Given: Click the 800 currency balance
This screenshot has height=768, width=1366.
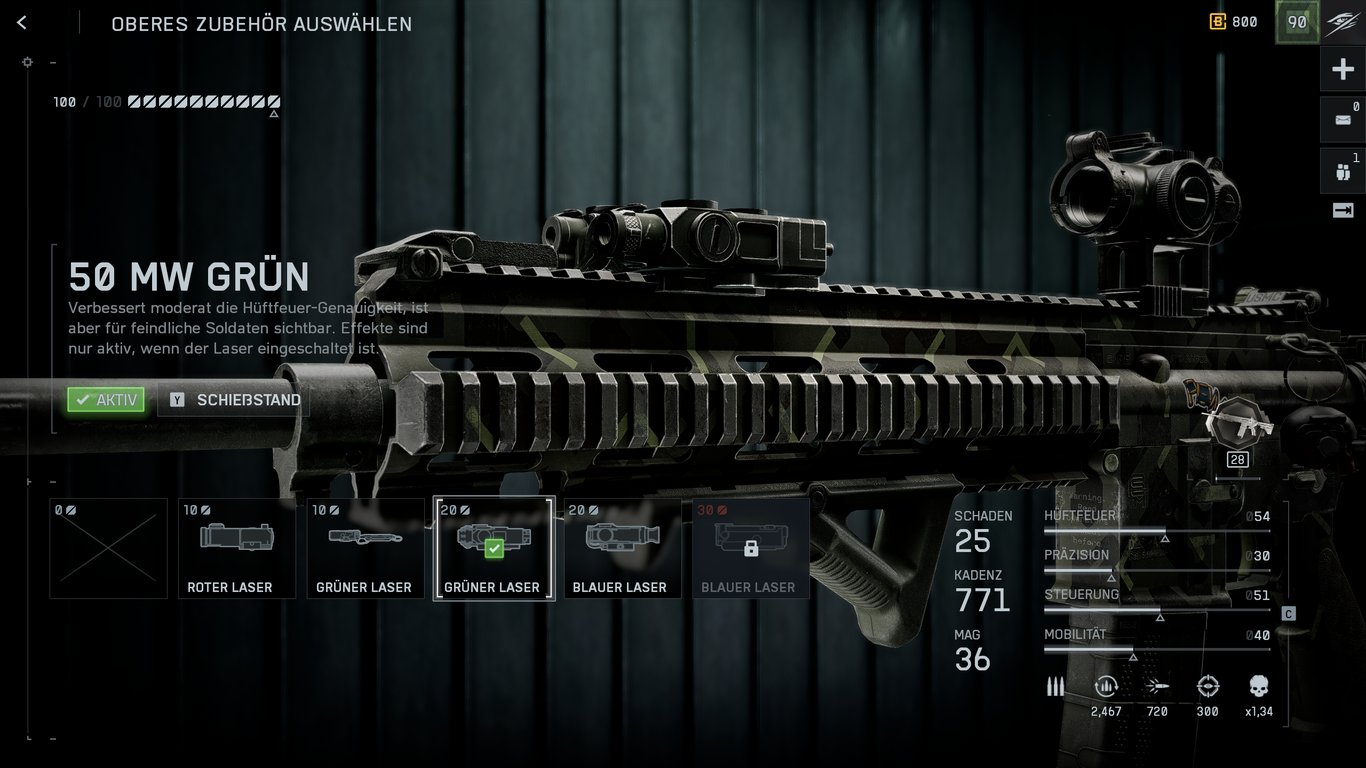Looking at the screenshot, I should point(1234,22).
